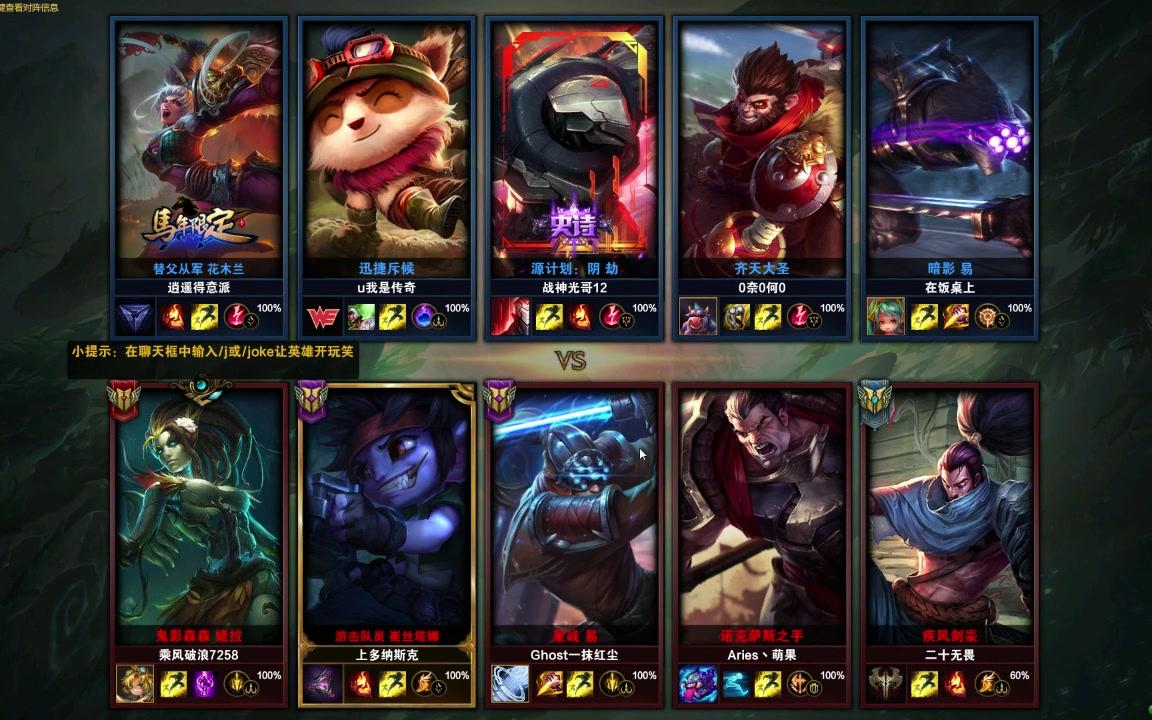This screenshot has width=1152, height=720.
Task: Select the Zyra card of 乘风破浪7258
Action: tap(199, 510)
